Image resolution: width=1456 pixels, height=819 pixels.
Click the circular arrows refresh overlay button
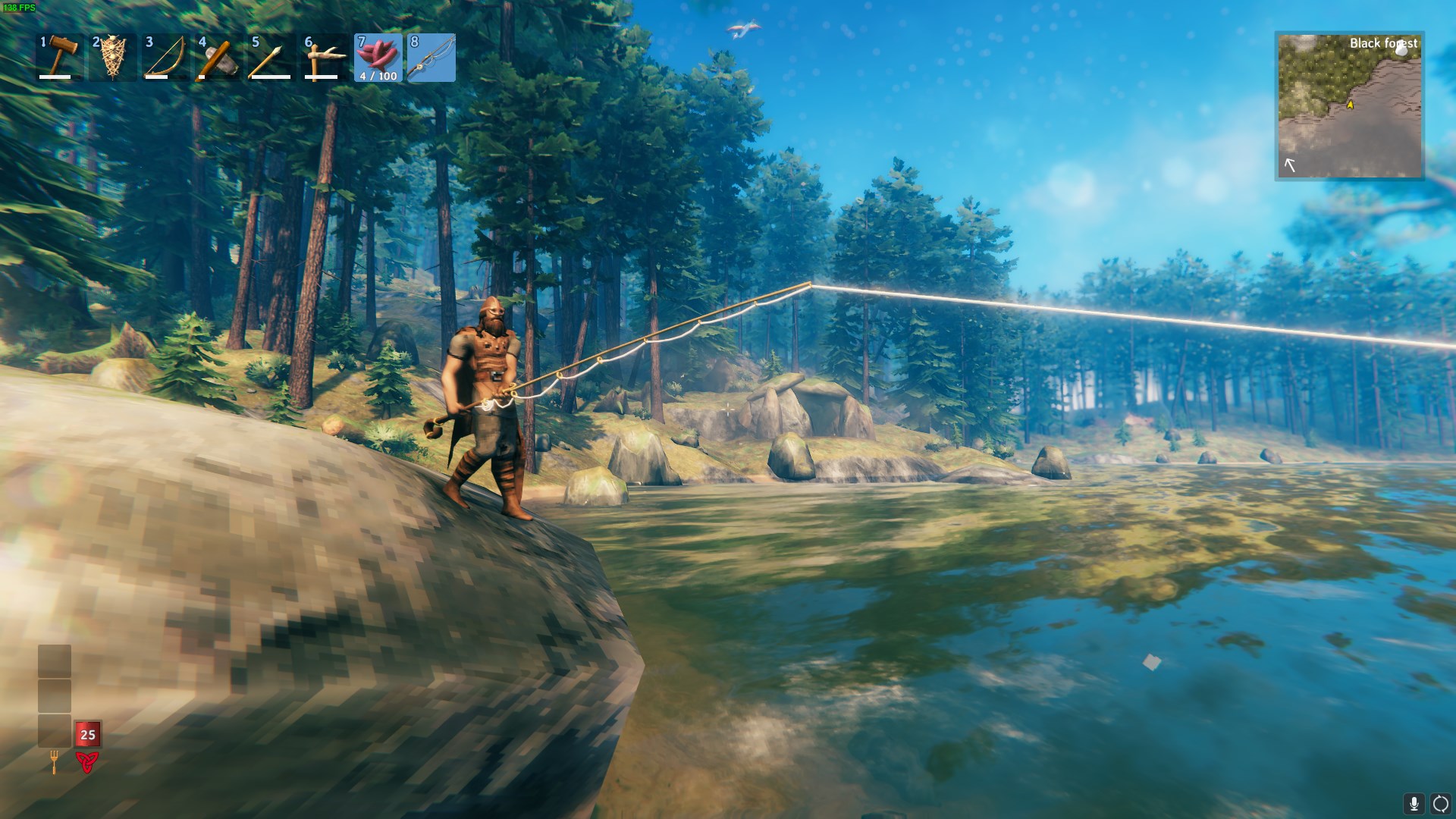coord(1440,804)
